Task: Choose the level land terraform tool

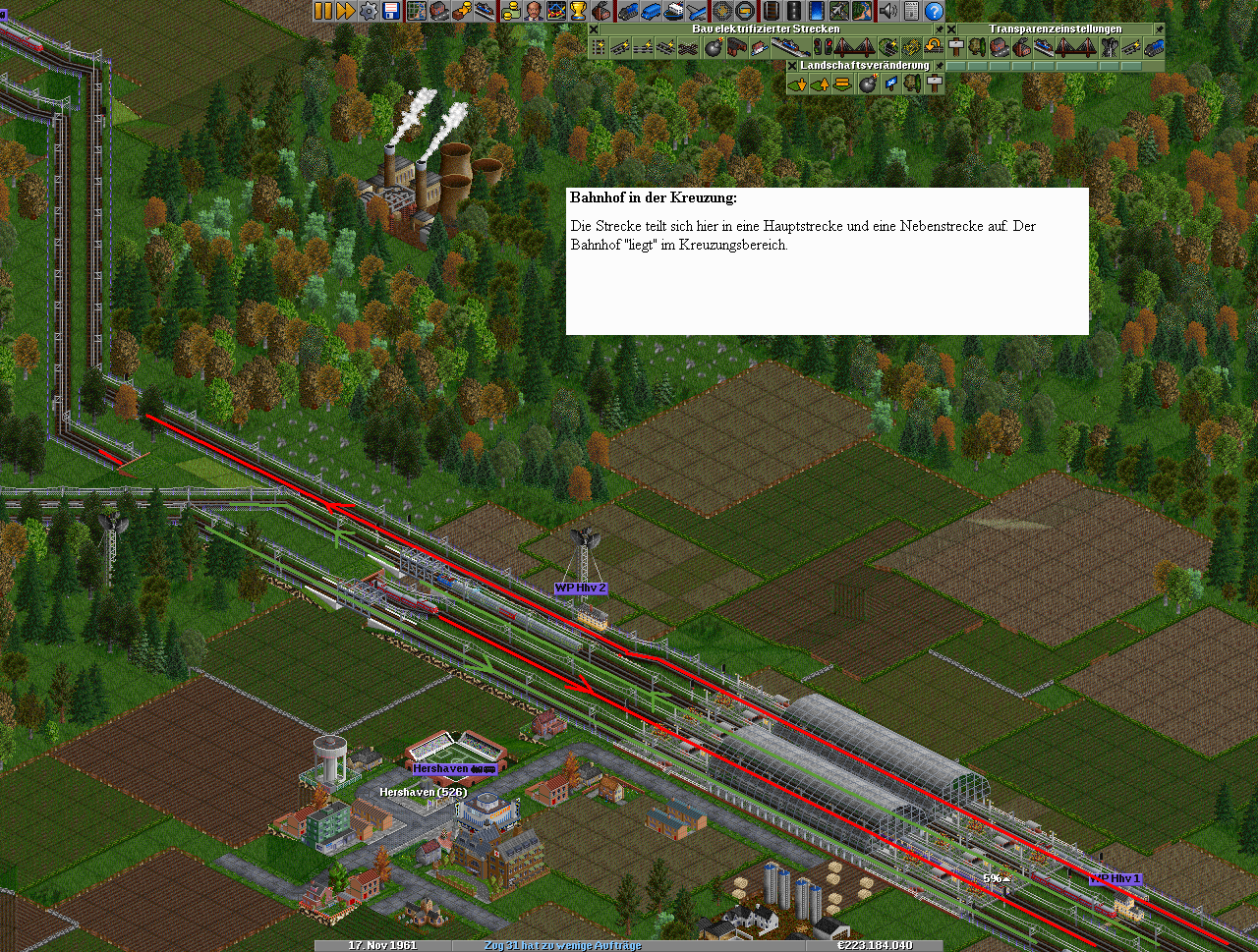Action: coord(842,84)
